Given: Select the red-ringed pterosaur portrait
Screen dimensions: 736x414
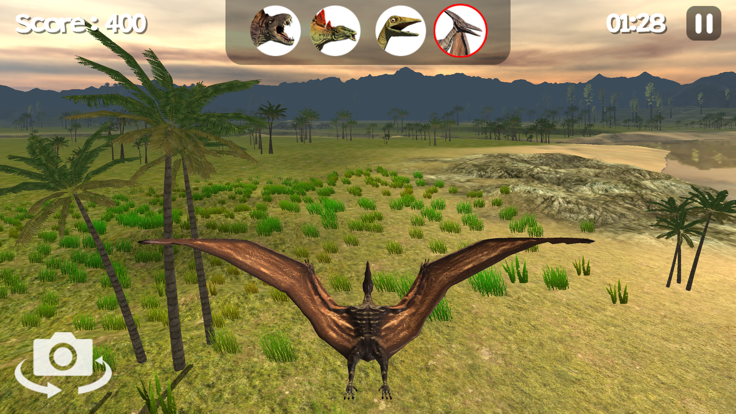Looking at the screenshot, I should [461, 30].
